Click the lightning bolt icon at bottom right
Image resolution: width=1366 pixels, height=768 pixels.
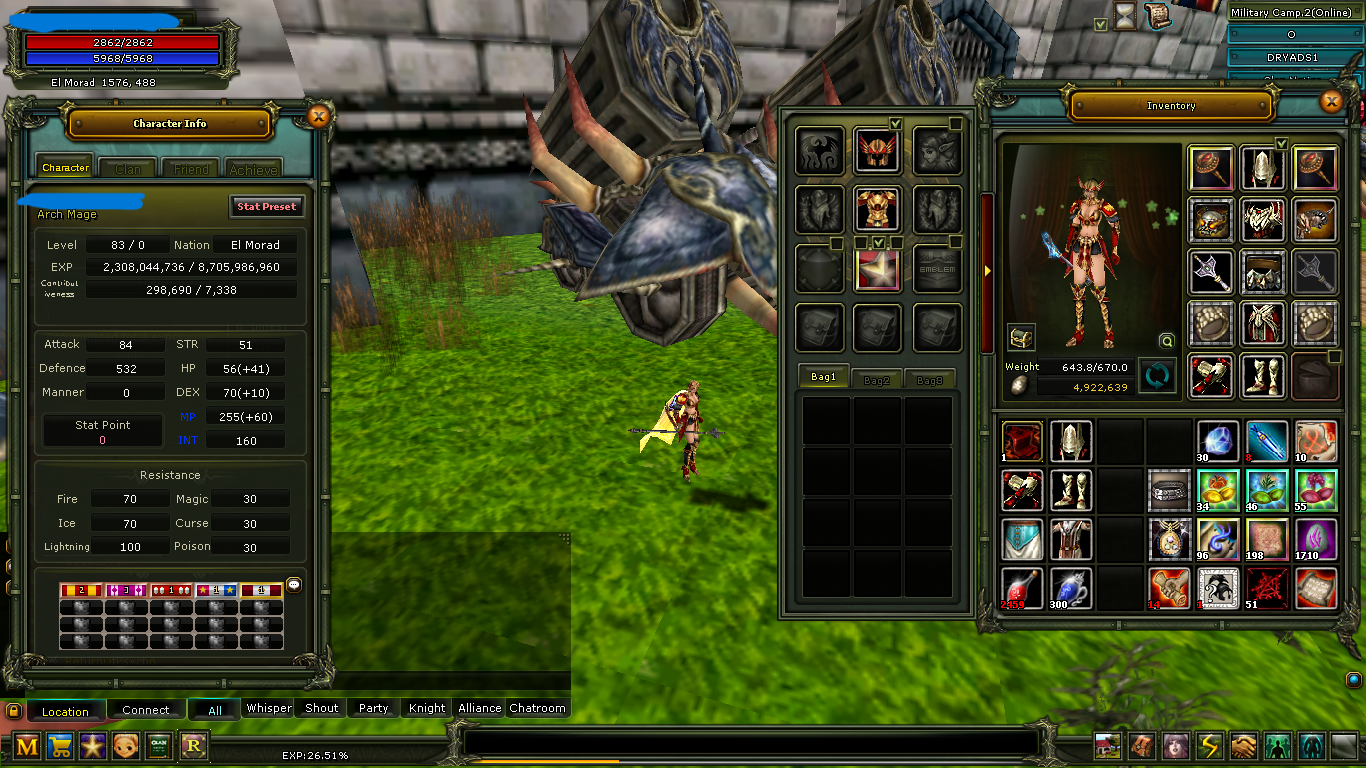coord(1209,746)
